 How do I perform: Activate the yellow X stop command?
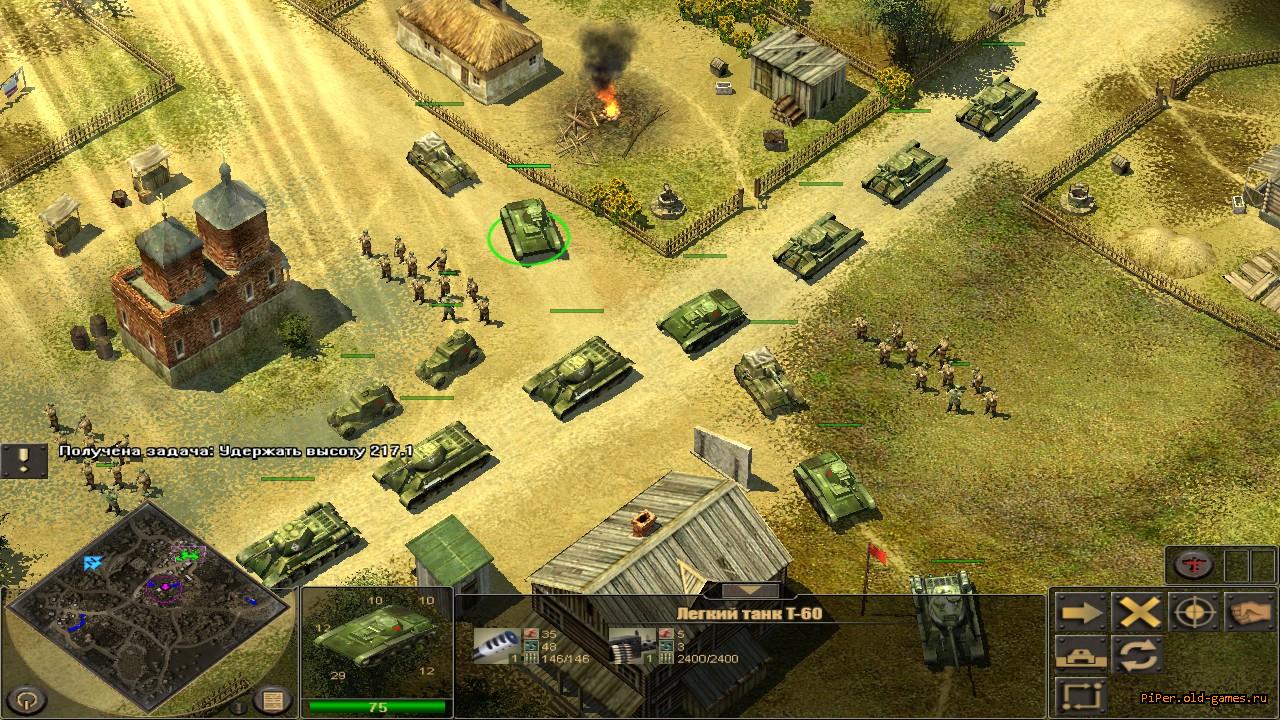pyautogui.click(x=1138, y=612)
